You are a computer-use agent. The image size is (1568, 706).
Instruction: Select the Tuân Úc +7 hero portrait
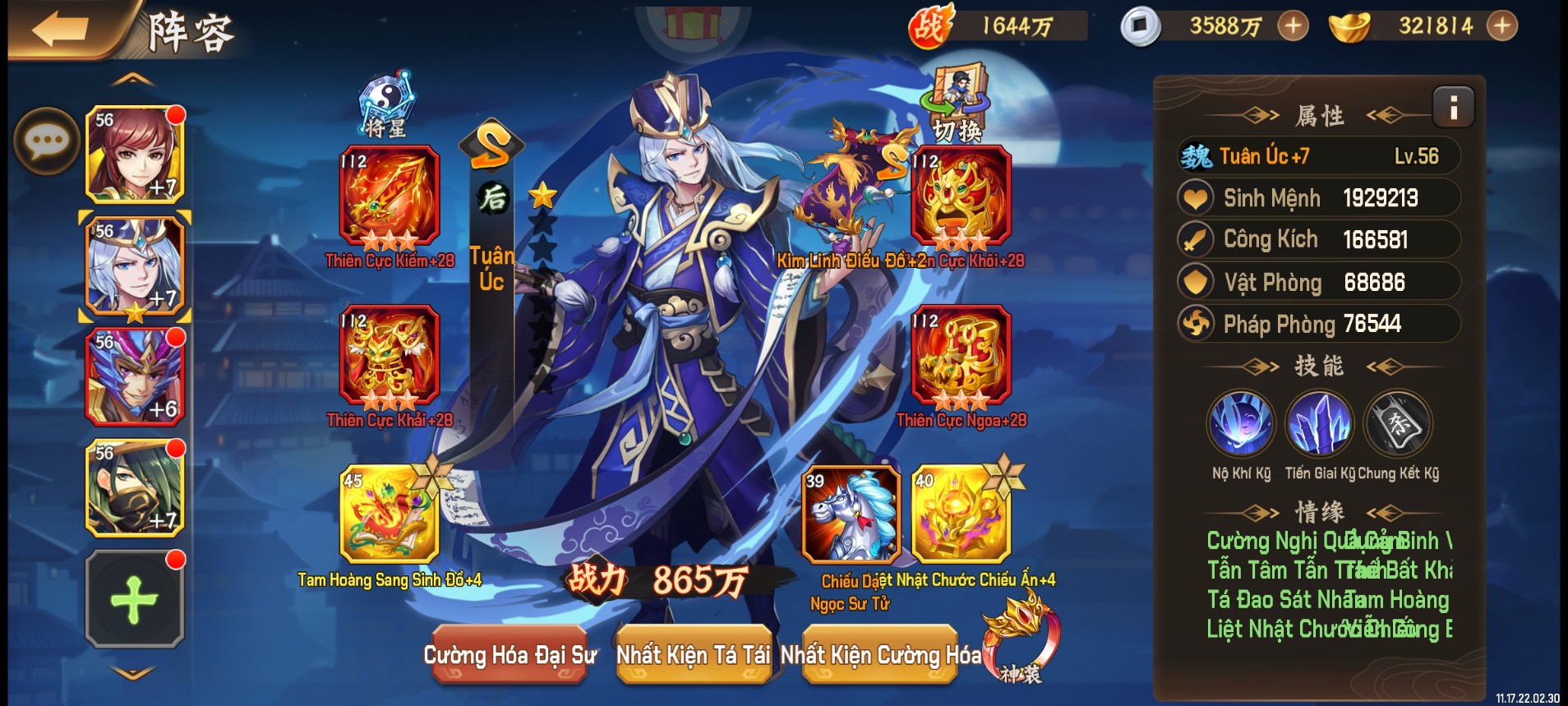click(134, 263)
